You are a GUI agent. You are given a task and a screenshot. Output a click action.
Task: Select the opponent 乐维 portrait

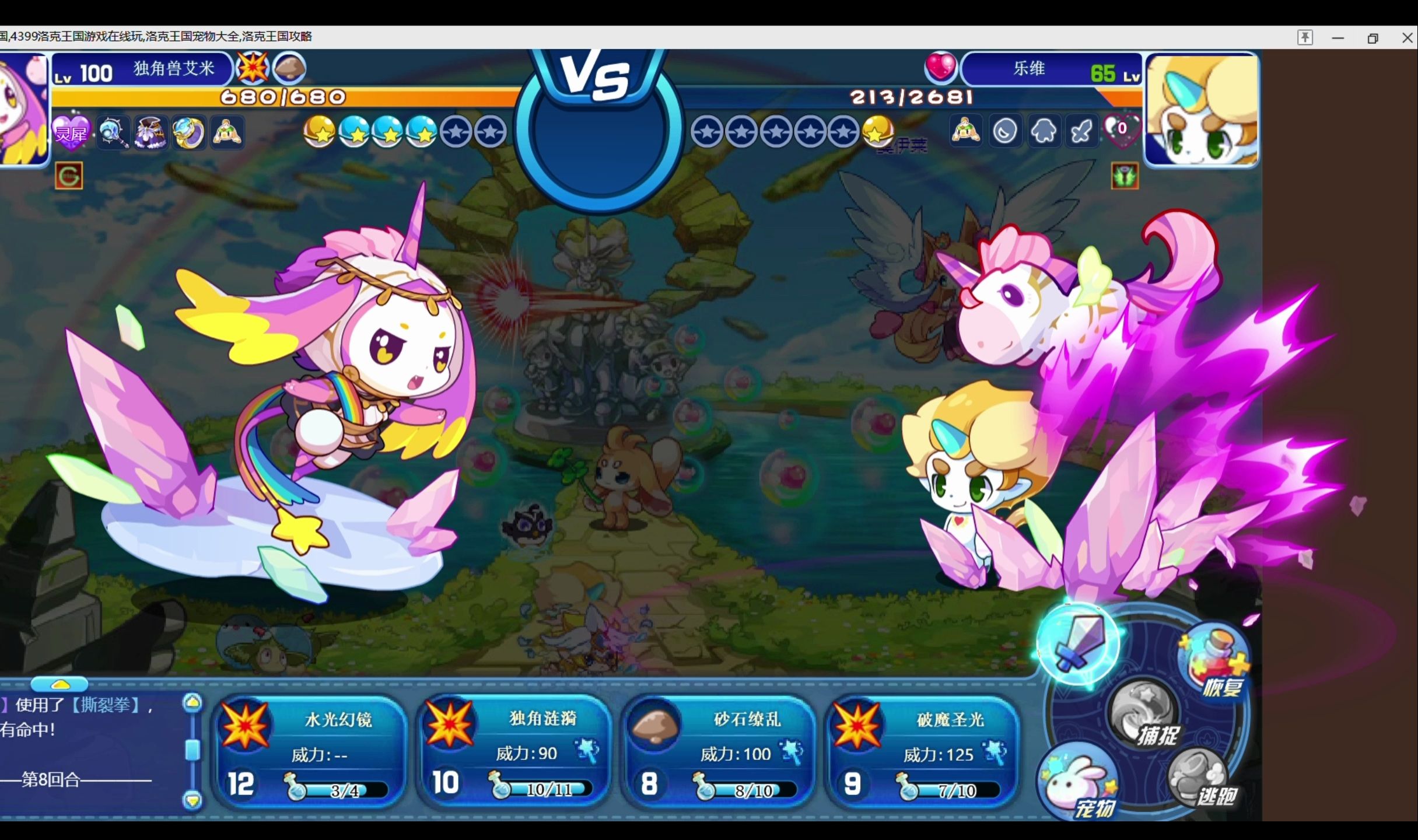tap(1202, 109)
